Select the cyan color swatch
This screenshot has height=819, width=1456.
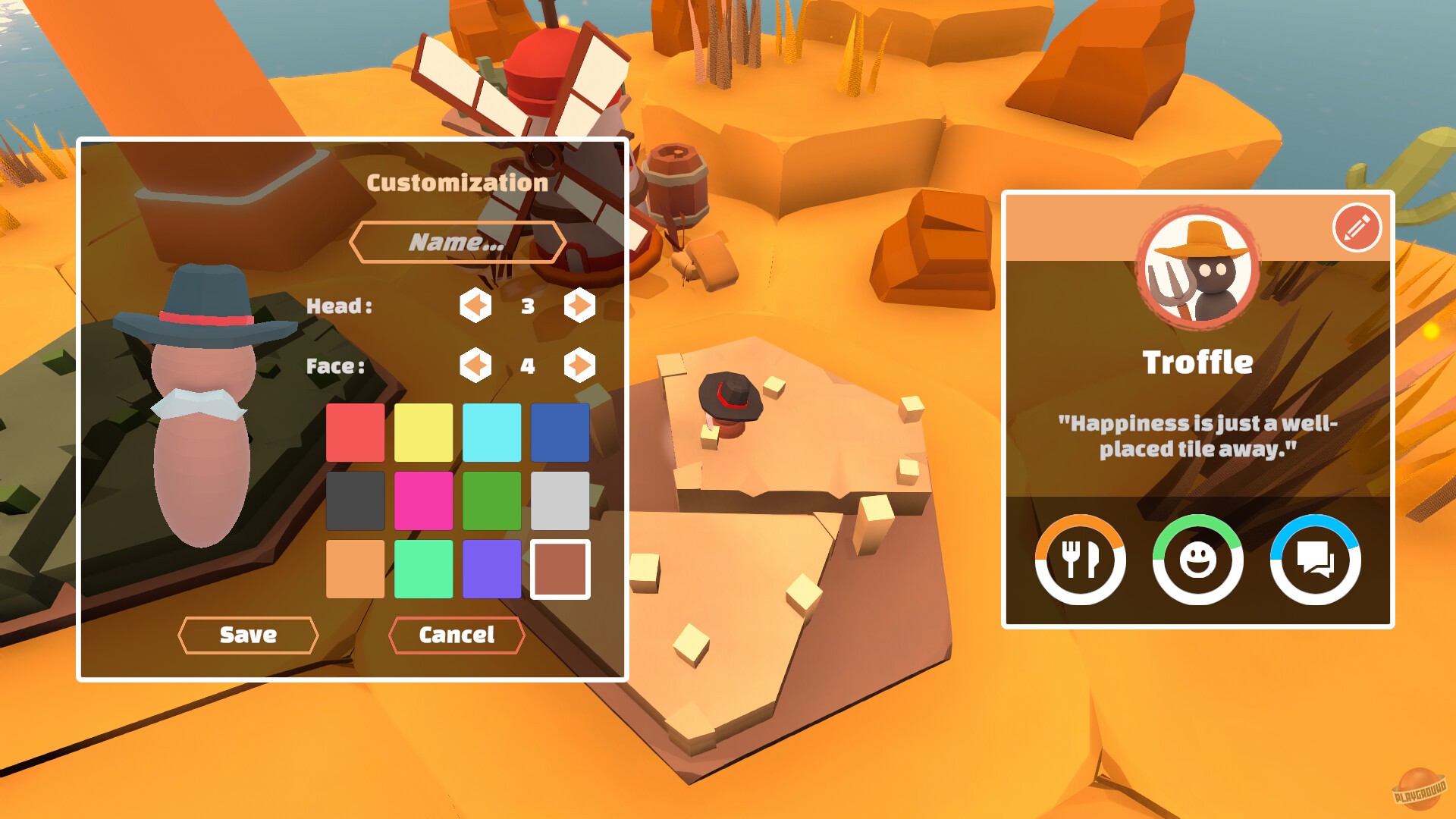(491, 432)
